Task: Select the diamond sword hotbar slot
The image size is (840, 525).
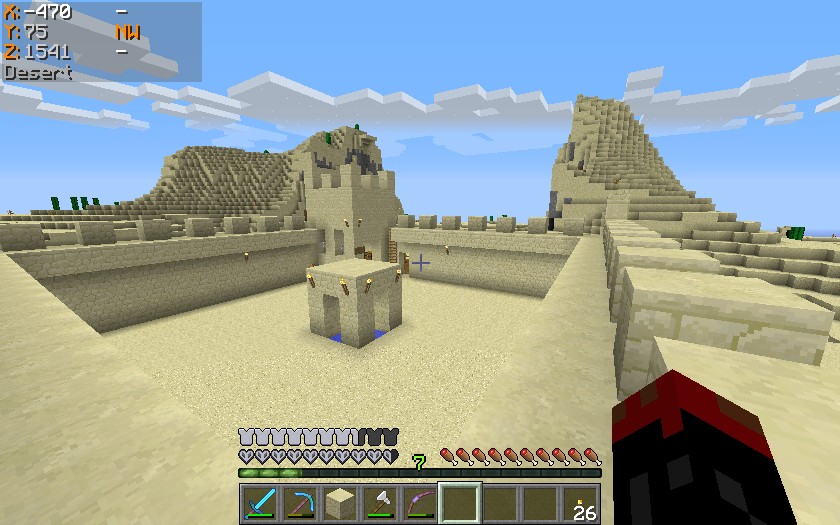Action: click(x=260, y=503)
